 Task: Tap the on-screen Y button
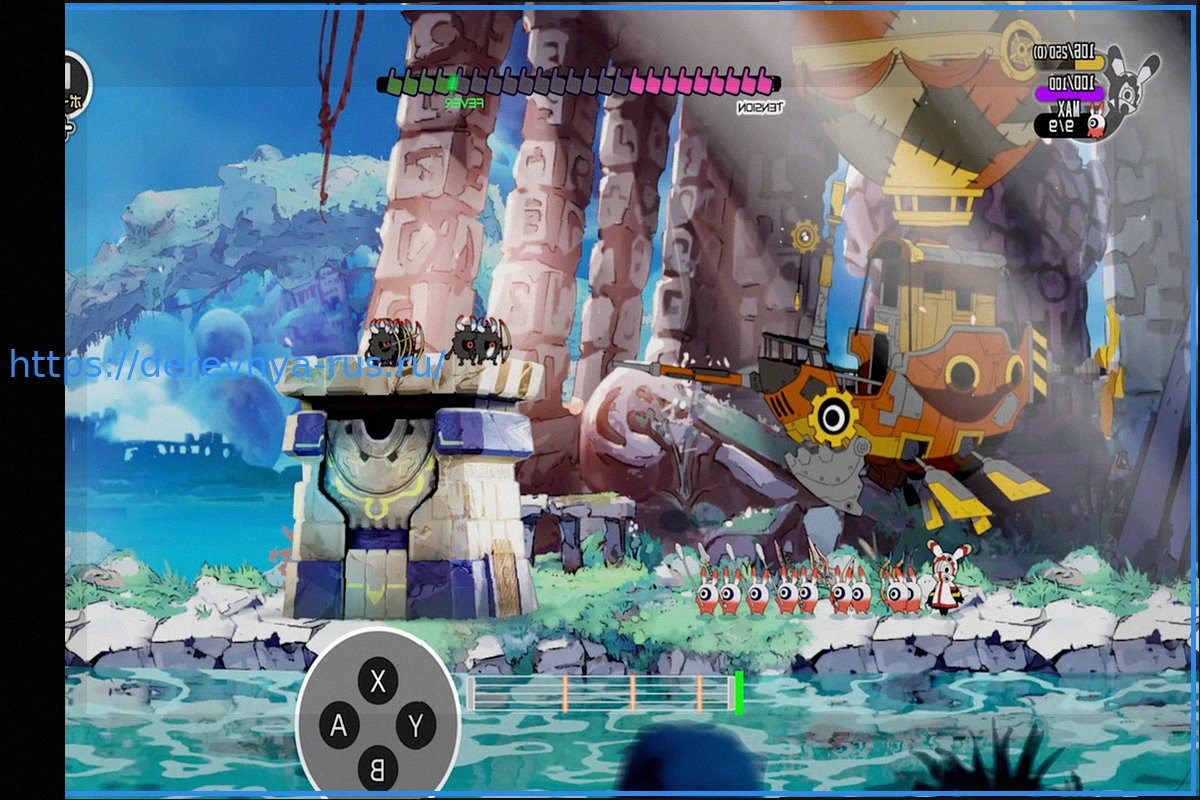pyautogui.click(x=416, y=726)
